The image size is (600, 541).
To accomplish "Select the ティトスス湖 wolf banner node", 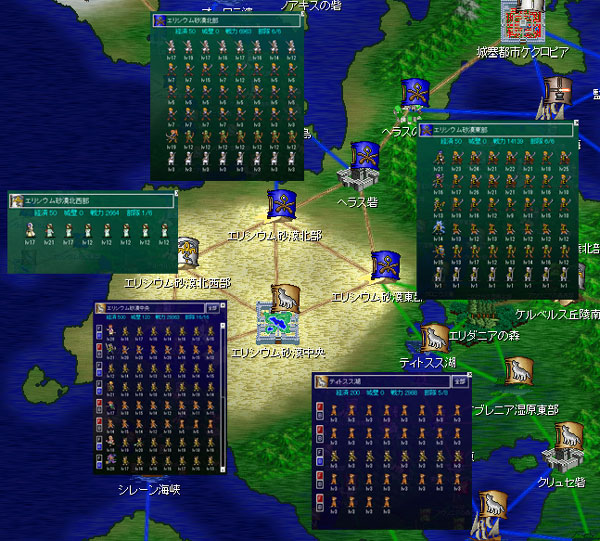I will click(434, 338).
